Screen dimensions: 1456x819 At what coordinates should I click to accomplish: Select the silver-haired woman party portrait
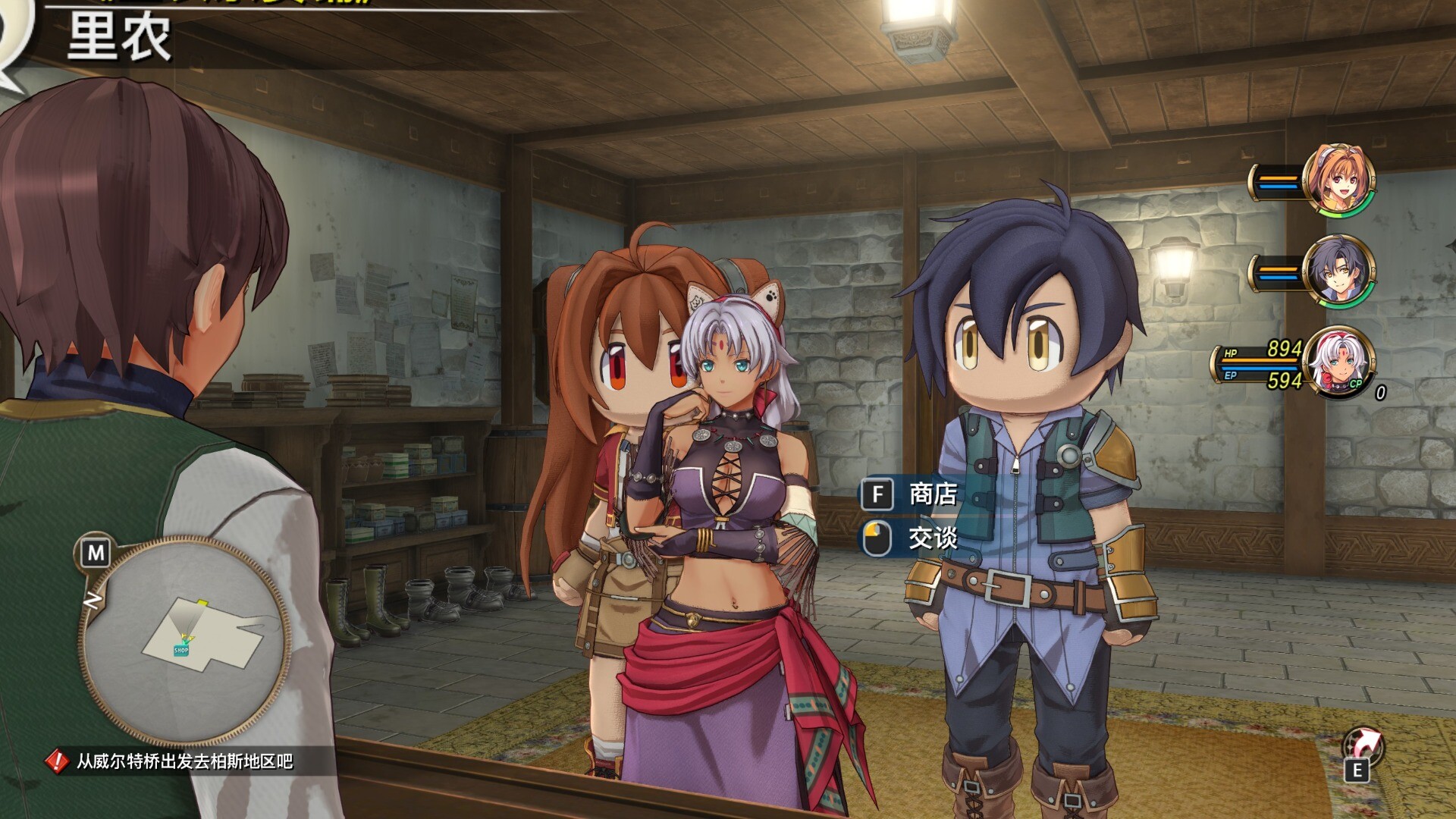[x=1338, y=362]
